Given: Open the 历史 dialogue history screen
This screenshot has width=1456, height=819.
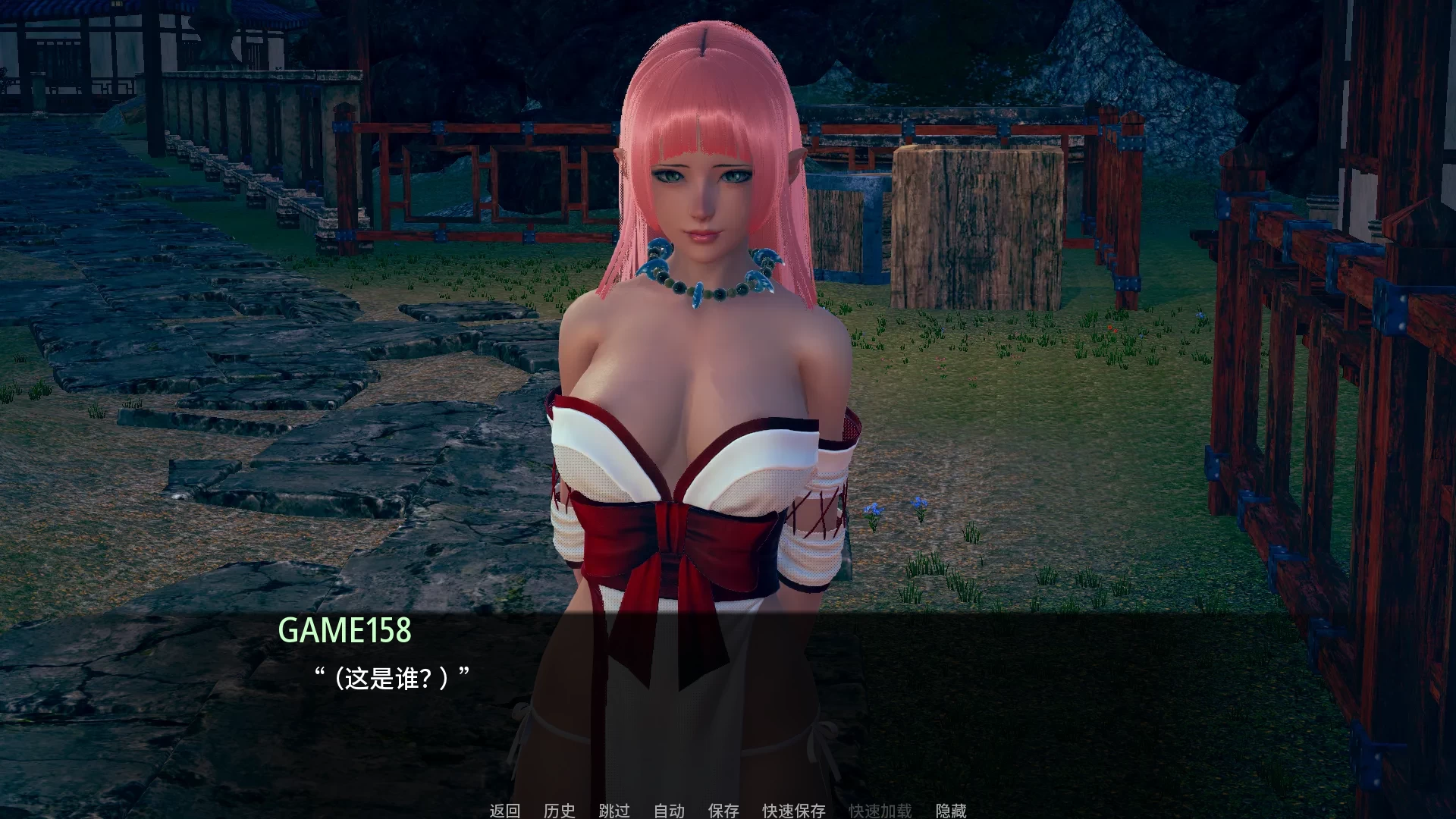Looking at the screenshot, I should [x=559, y=810].
